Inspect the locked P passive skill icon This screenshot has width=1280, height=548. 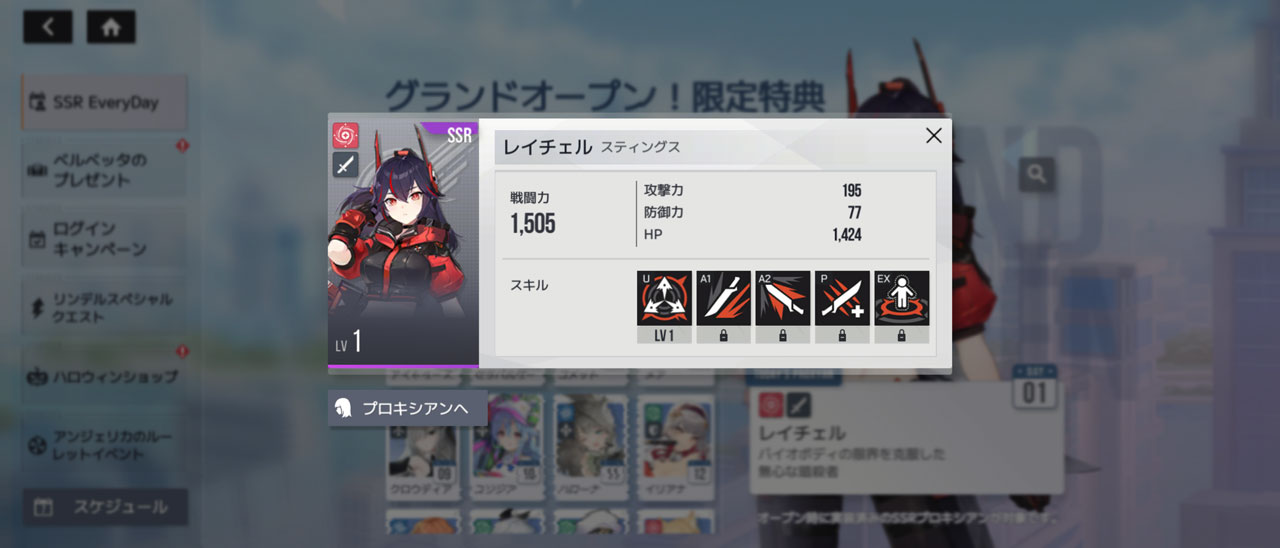click(842, 299)
